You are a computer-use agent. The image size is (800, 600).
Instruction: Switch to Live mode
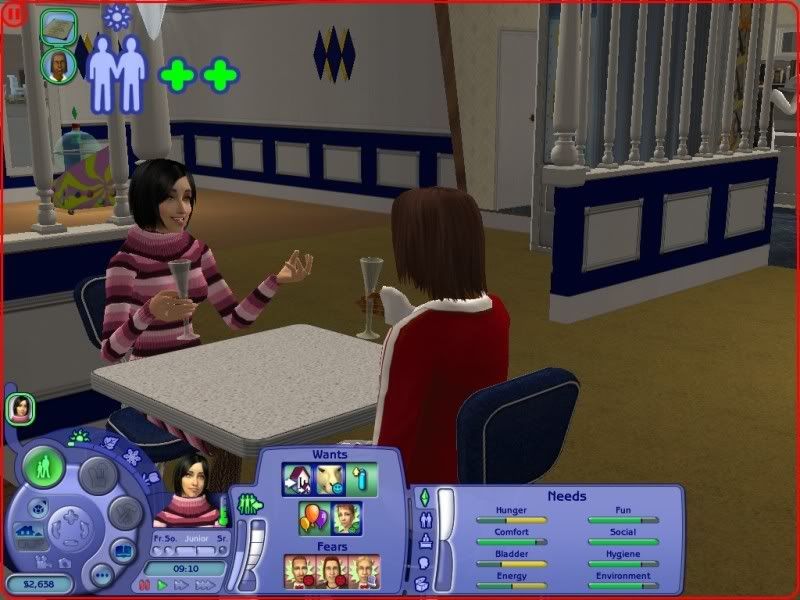pyautogui.click(x=43, y=467)
